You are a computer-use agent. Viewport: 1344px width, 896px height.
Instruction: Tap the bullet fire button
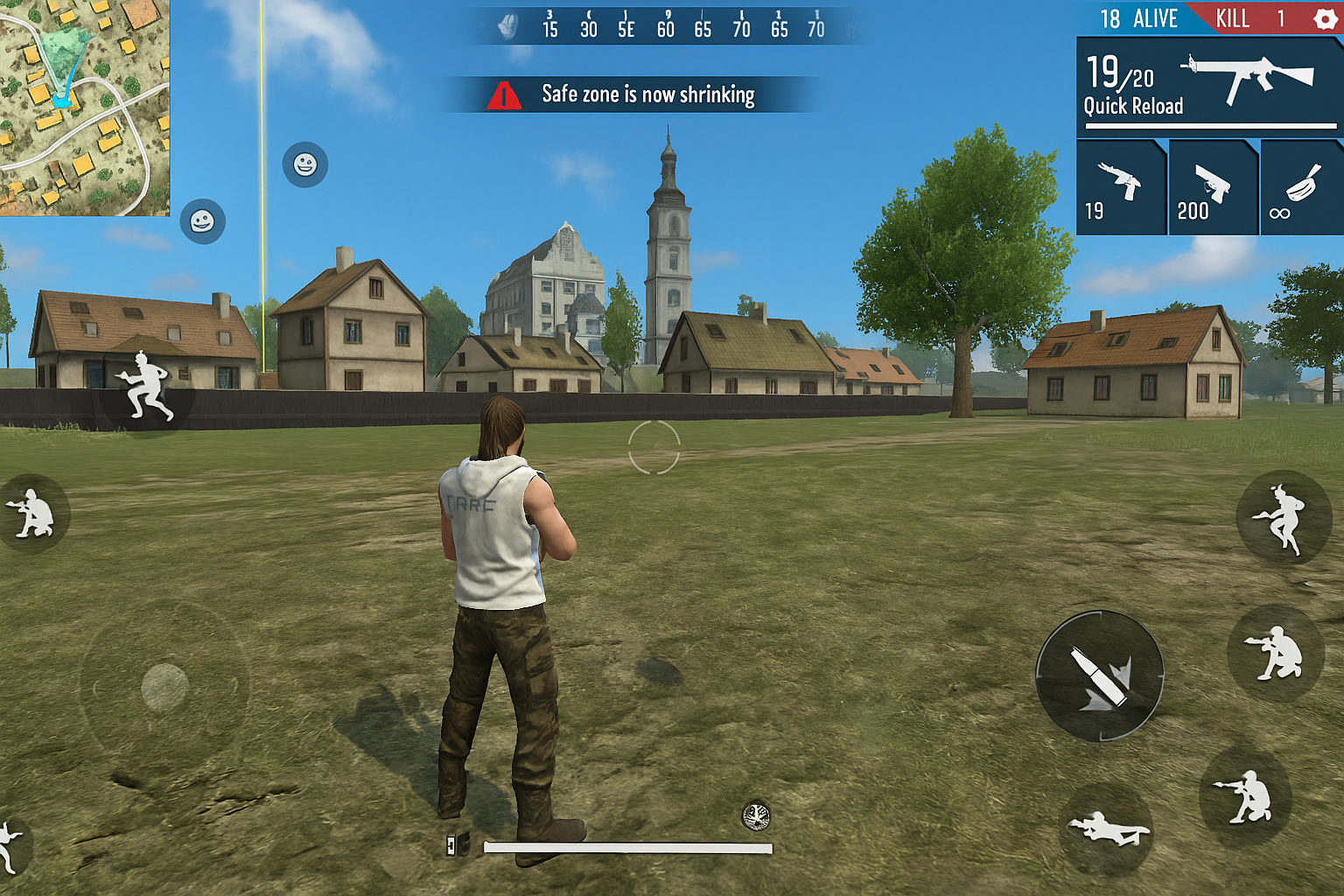1100,675
